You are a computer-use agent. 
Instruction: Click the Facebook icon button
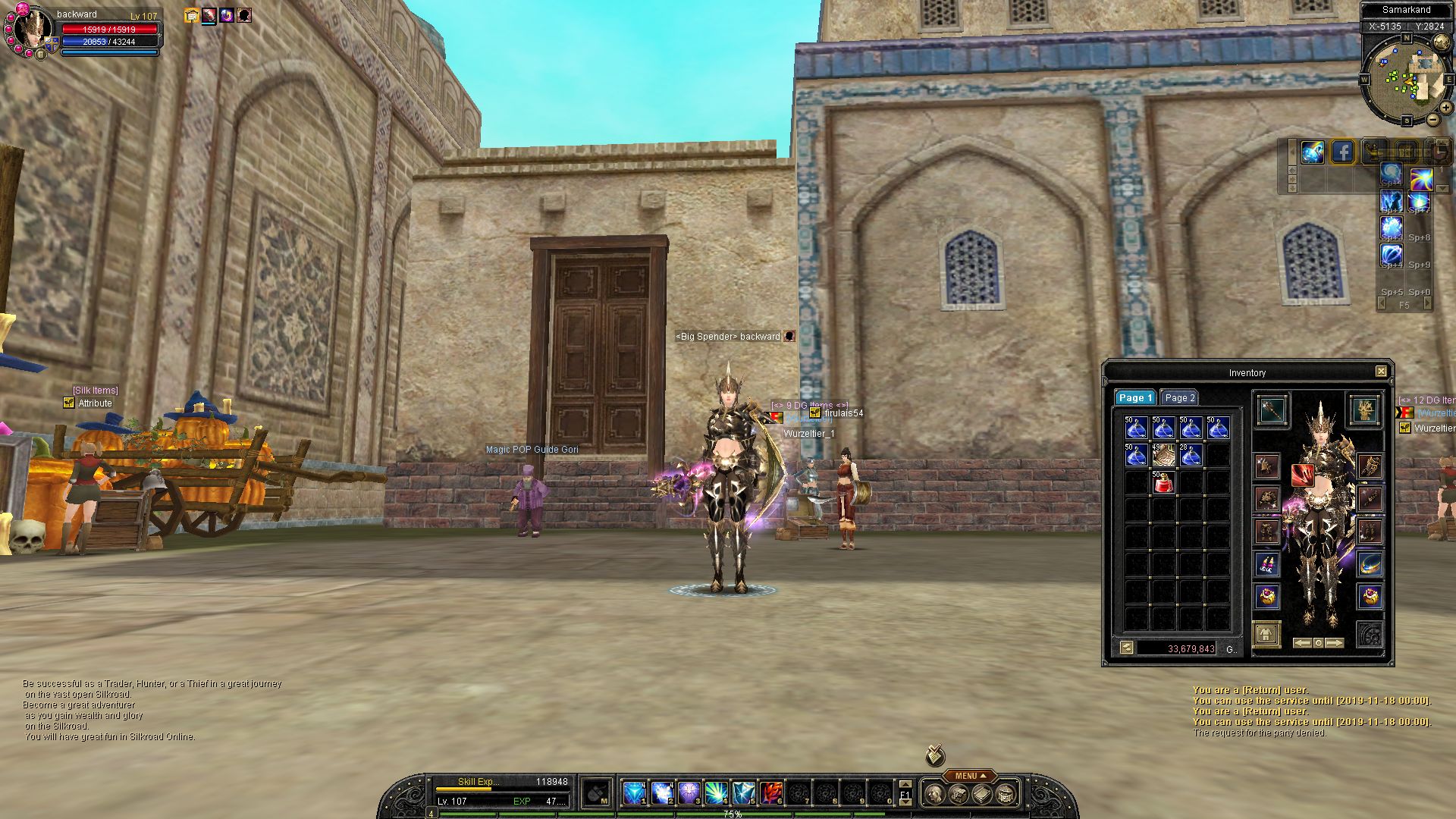1342,152
